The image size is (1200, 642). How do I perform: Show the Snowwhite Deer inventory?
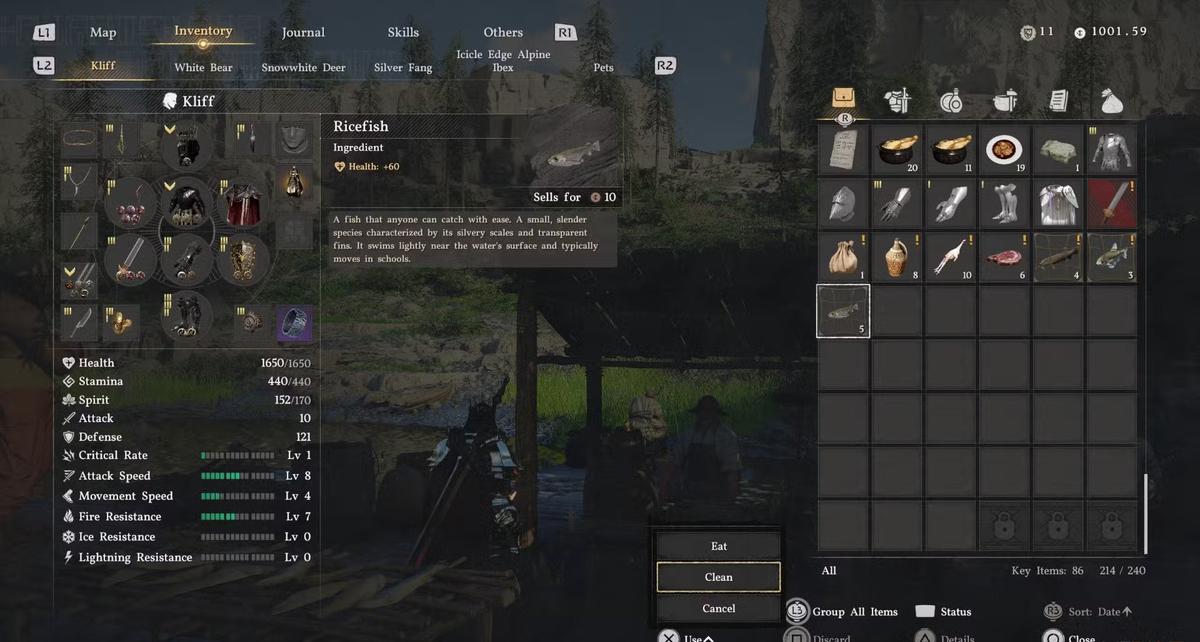(303, 68)
